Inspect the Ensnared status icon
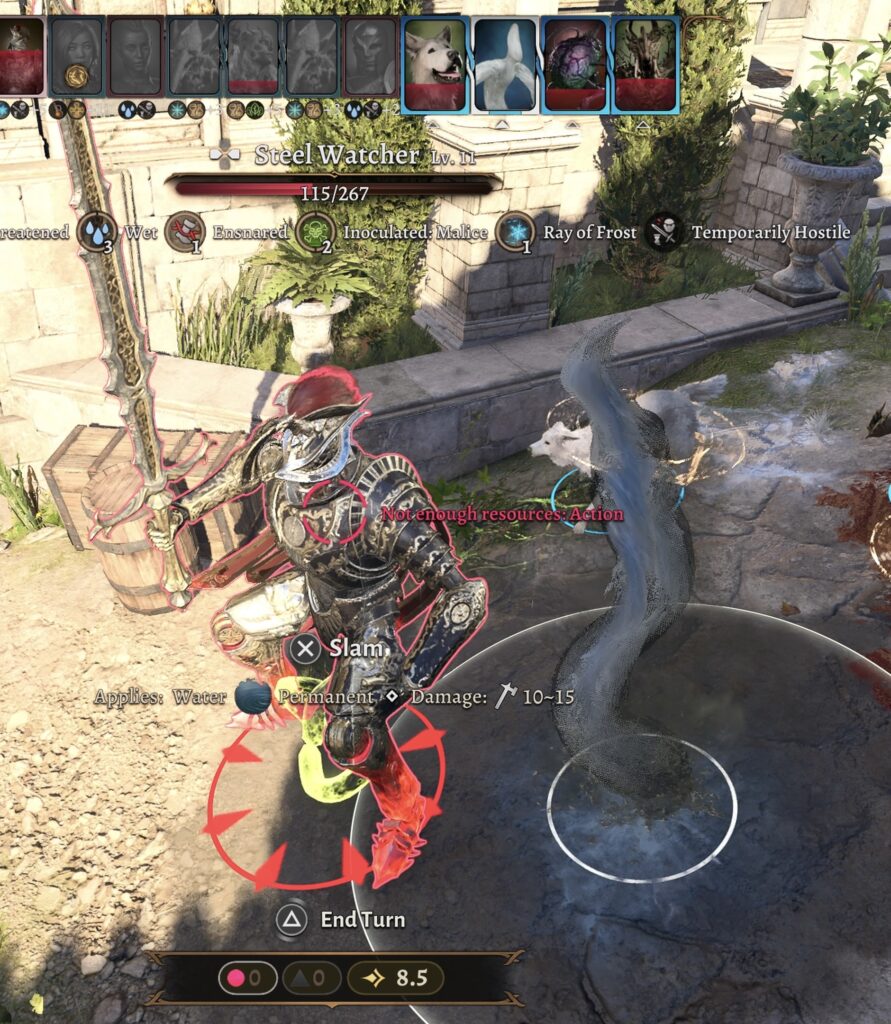 click(x=184, y=232)
